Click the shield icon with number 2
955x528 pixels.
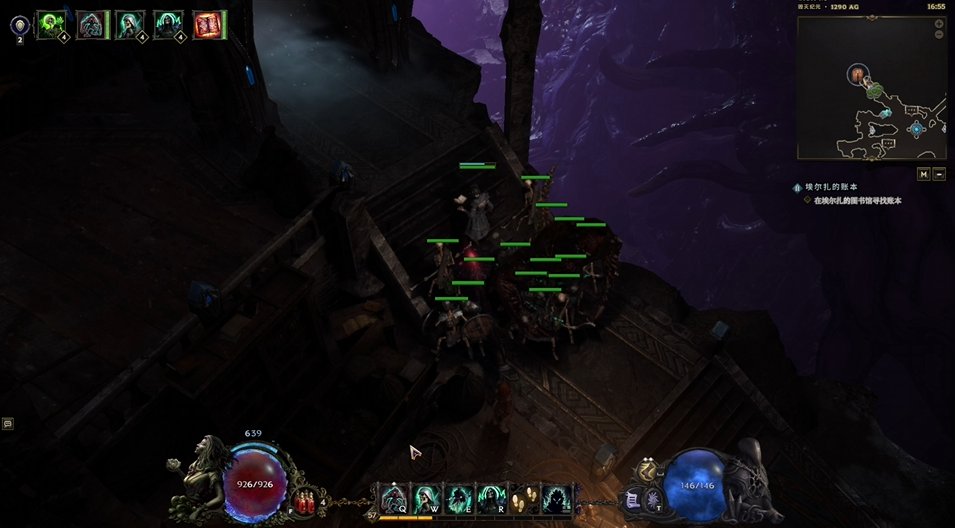coord(20,24)
